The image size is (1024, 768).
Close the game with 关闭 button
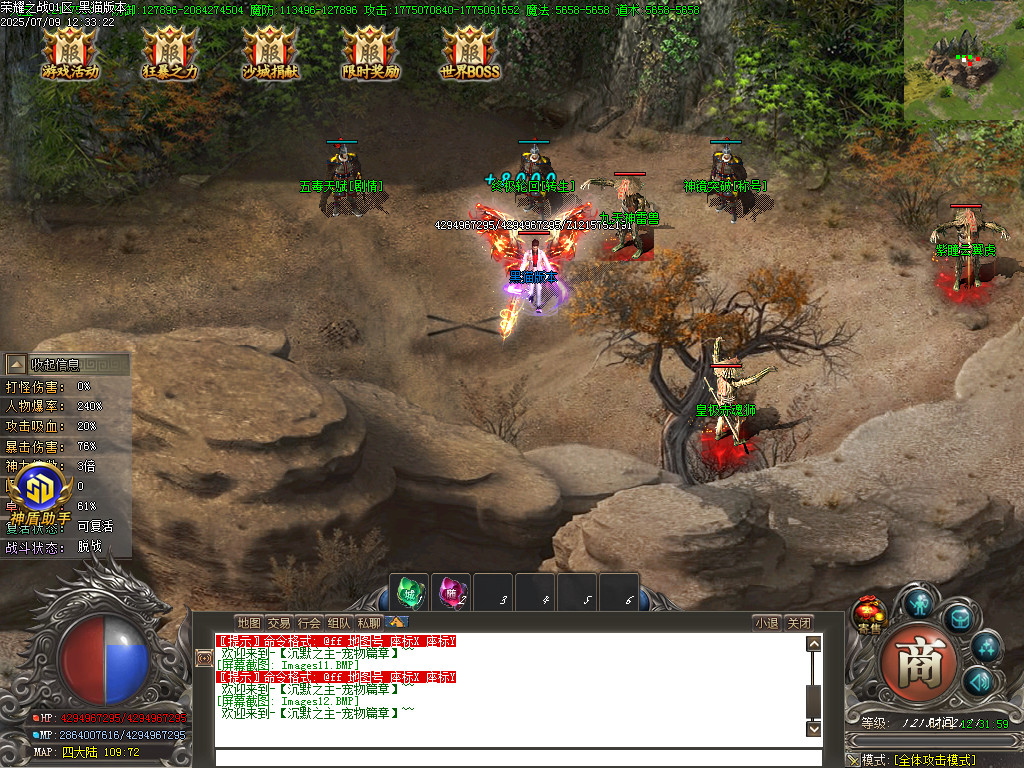click(798, 622)
